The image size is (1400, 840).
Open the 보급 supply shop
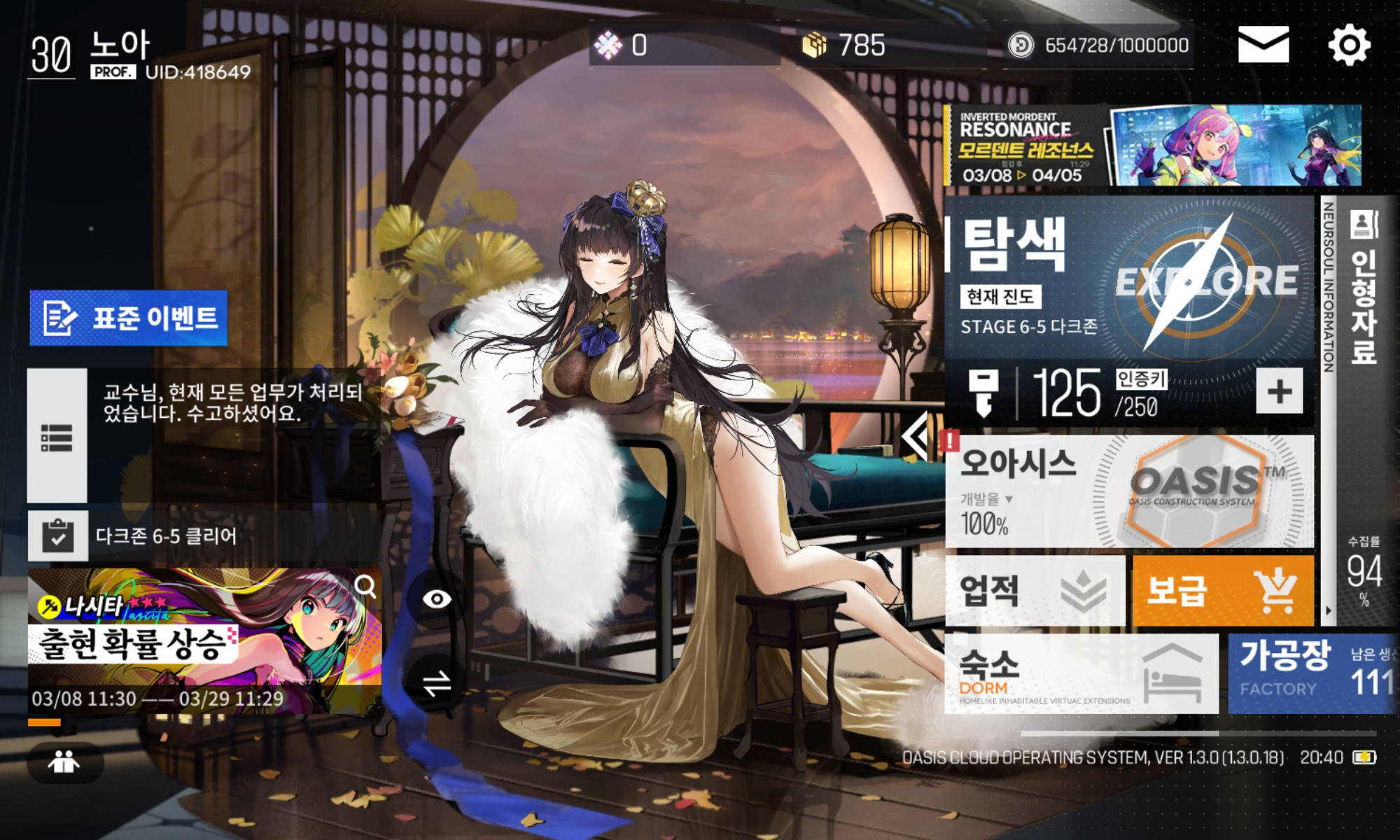[1222, 591]
